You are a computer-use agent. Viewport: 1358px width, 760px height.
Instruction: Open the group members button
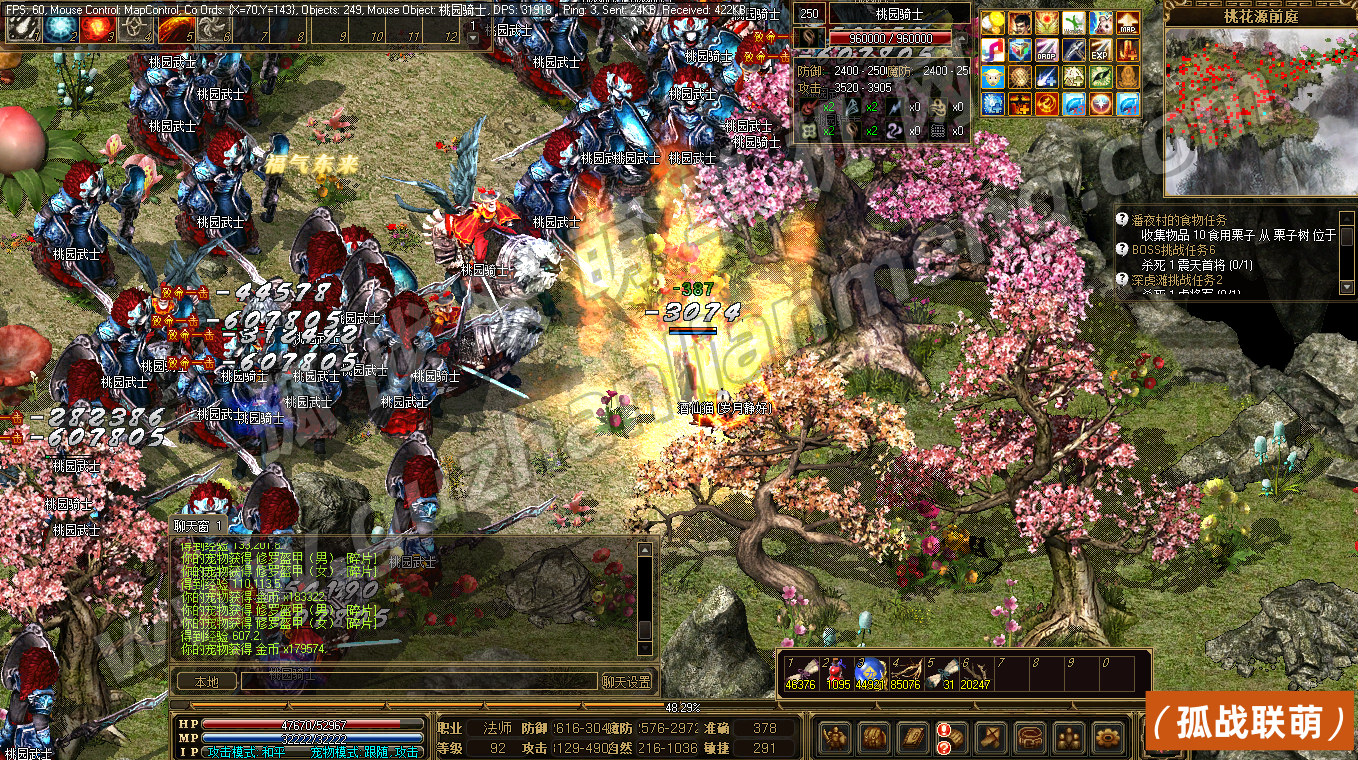1068,739
